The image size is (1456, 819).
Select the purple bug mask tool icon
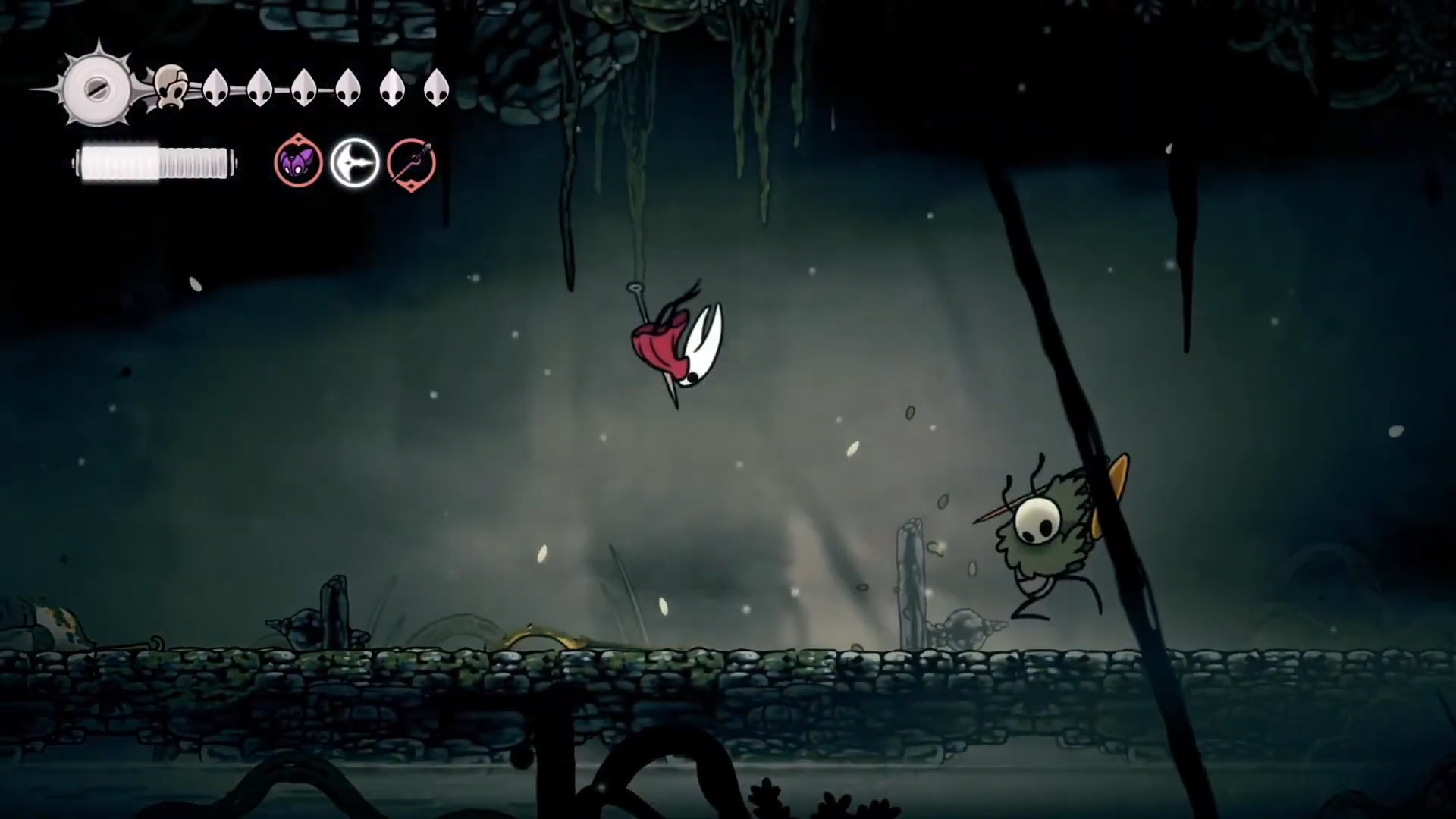(x=298, y=162)
